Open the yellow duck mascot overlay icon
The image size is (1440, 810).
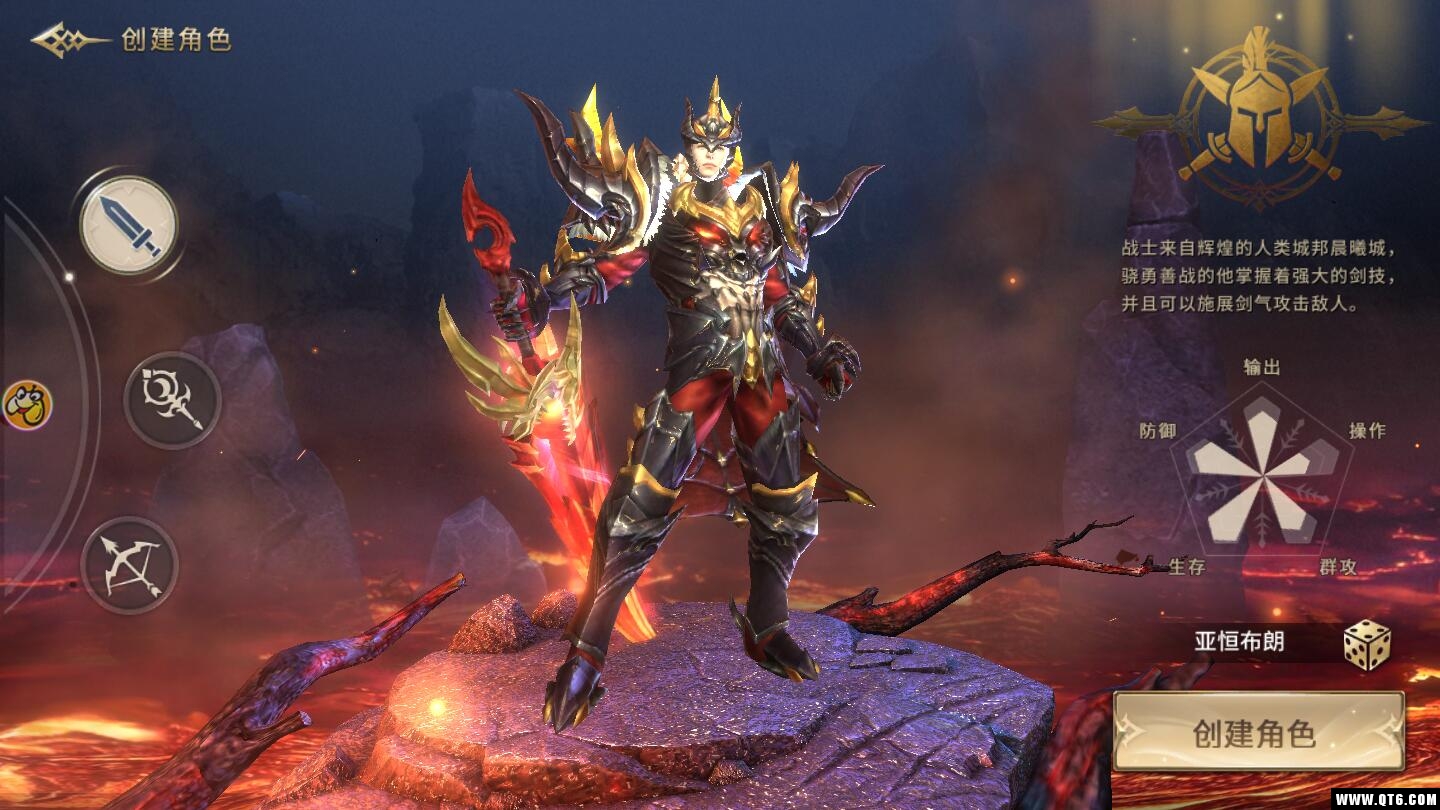[26, 405]
